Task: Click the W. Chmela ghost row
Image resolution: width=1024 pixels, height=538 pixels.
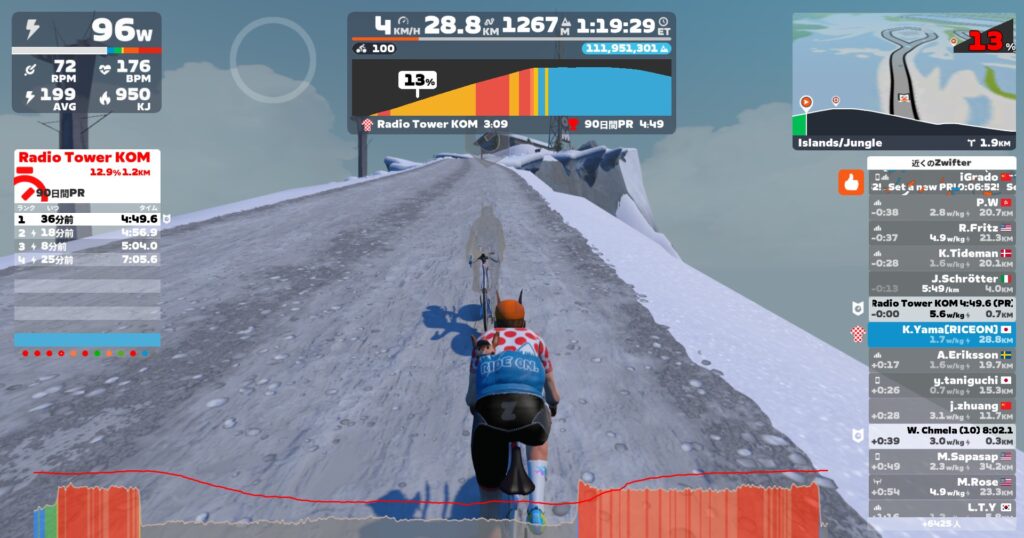Action: pyautogui.click(x=940, y=435)
